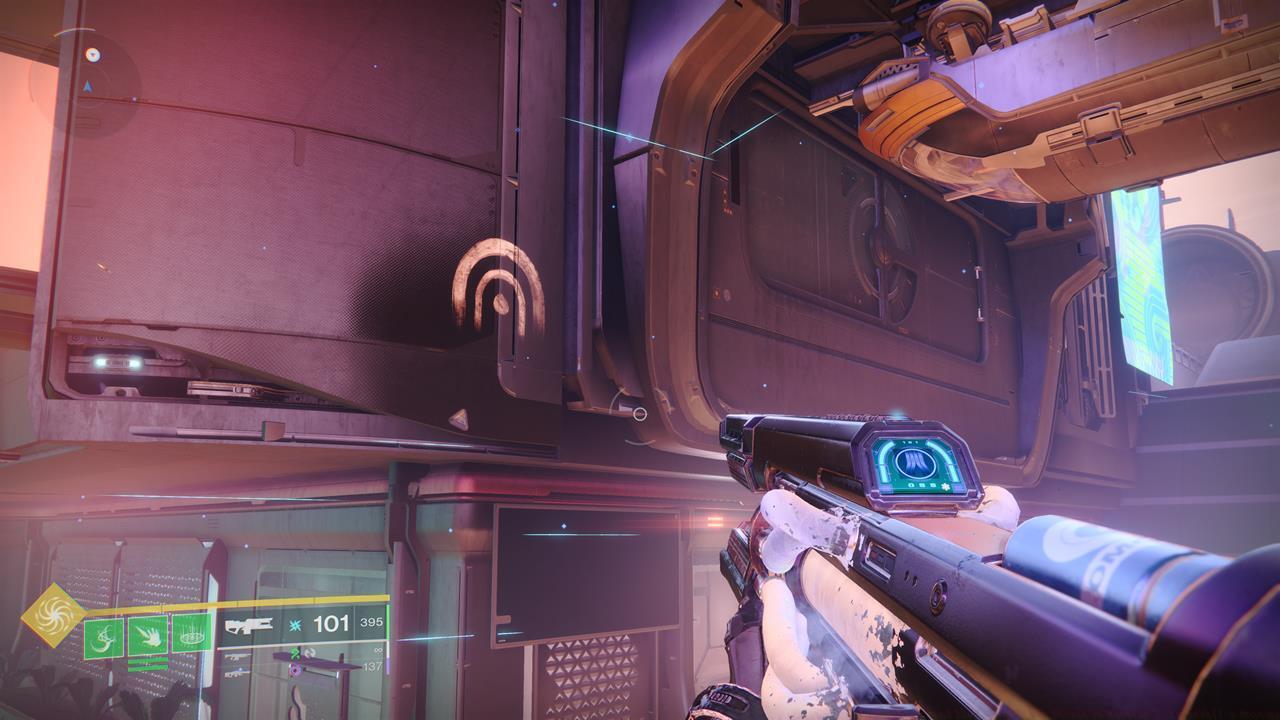Click the white waypoint marker on radar
The height and width of the screenshot is (720, 1280).
tap(92, 55)
